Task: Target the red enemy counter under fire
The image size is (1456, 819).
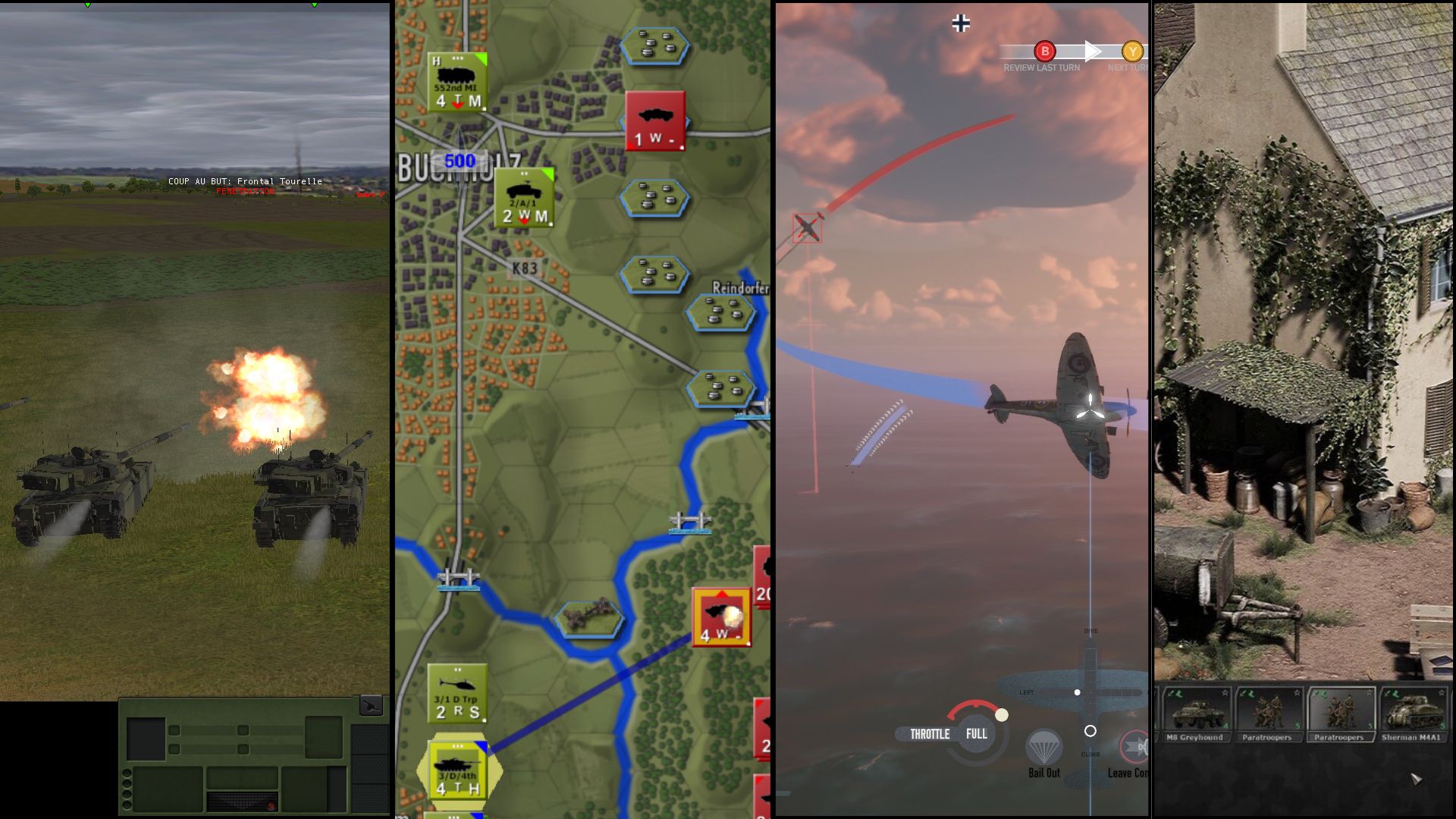Action: click(721, 617)
